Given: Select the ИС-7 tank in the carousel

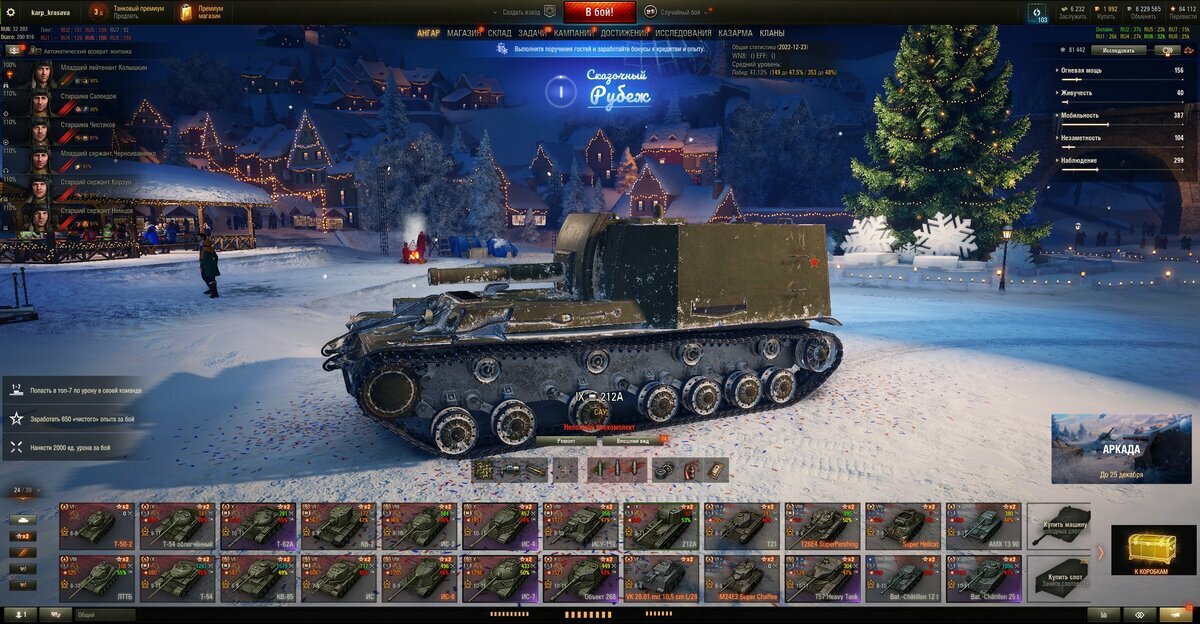Looking at the screenshot, I should pyautogui.click(x=500, y=578).
